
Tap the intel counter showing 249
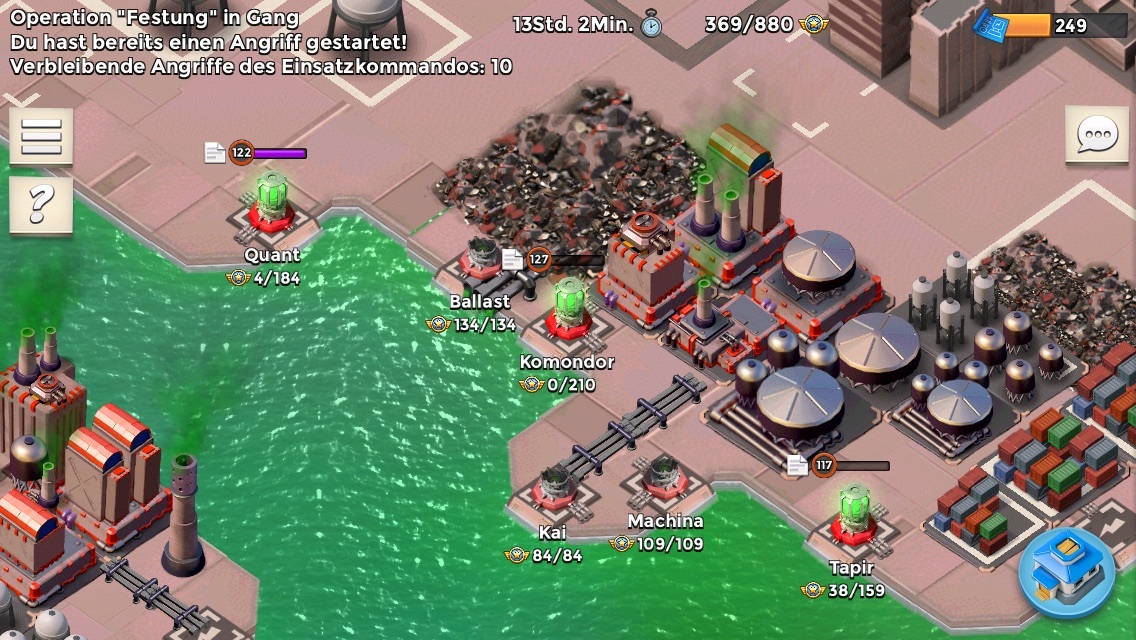[1050, 25]
